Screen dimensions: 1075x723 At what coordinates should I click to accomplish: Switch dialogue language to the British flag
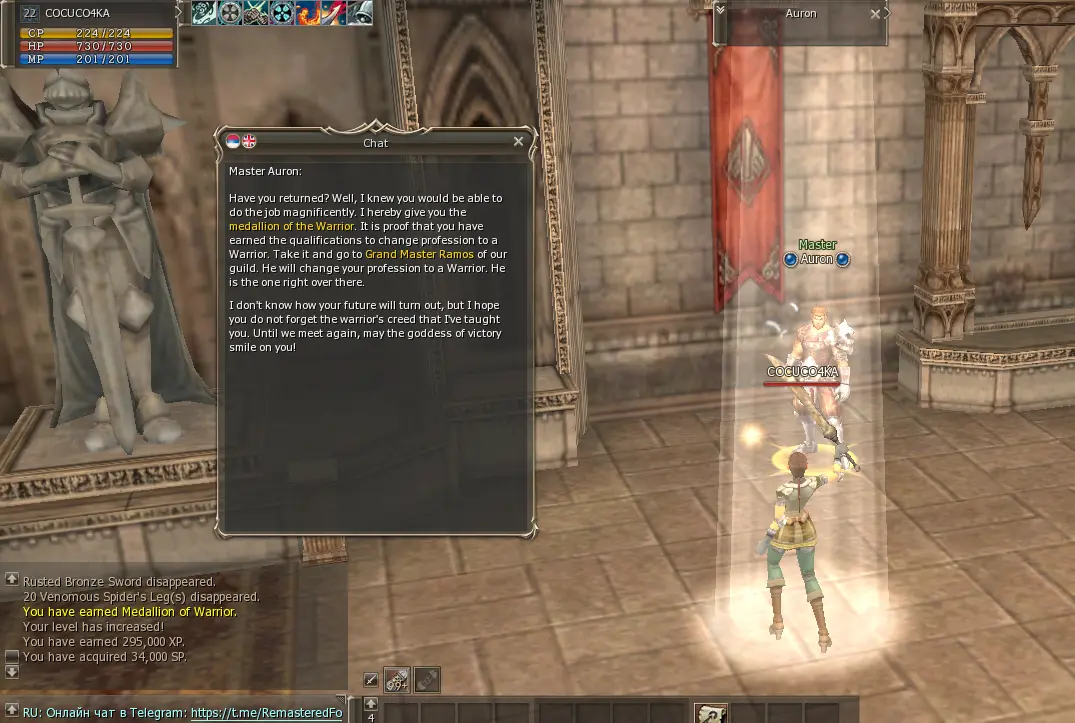click(x=250, y=141)
